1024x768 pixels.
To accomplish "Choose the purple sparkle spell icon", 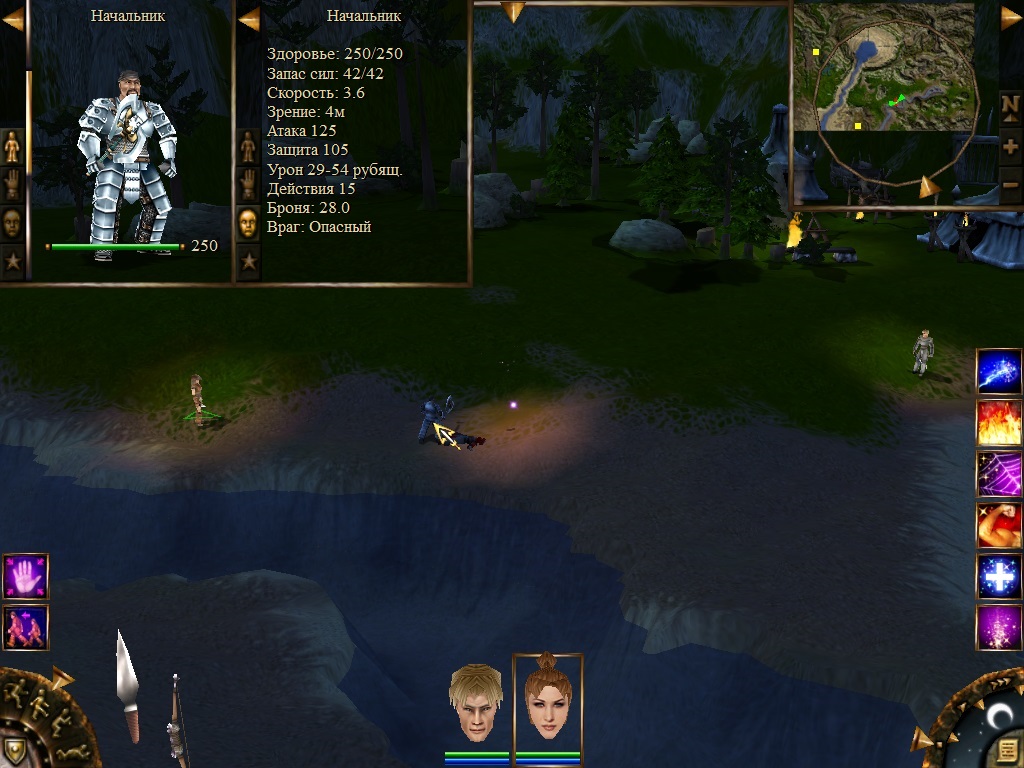I will [999, 628].
